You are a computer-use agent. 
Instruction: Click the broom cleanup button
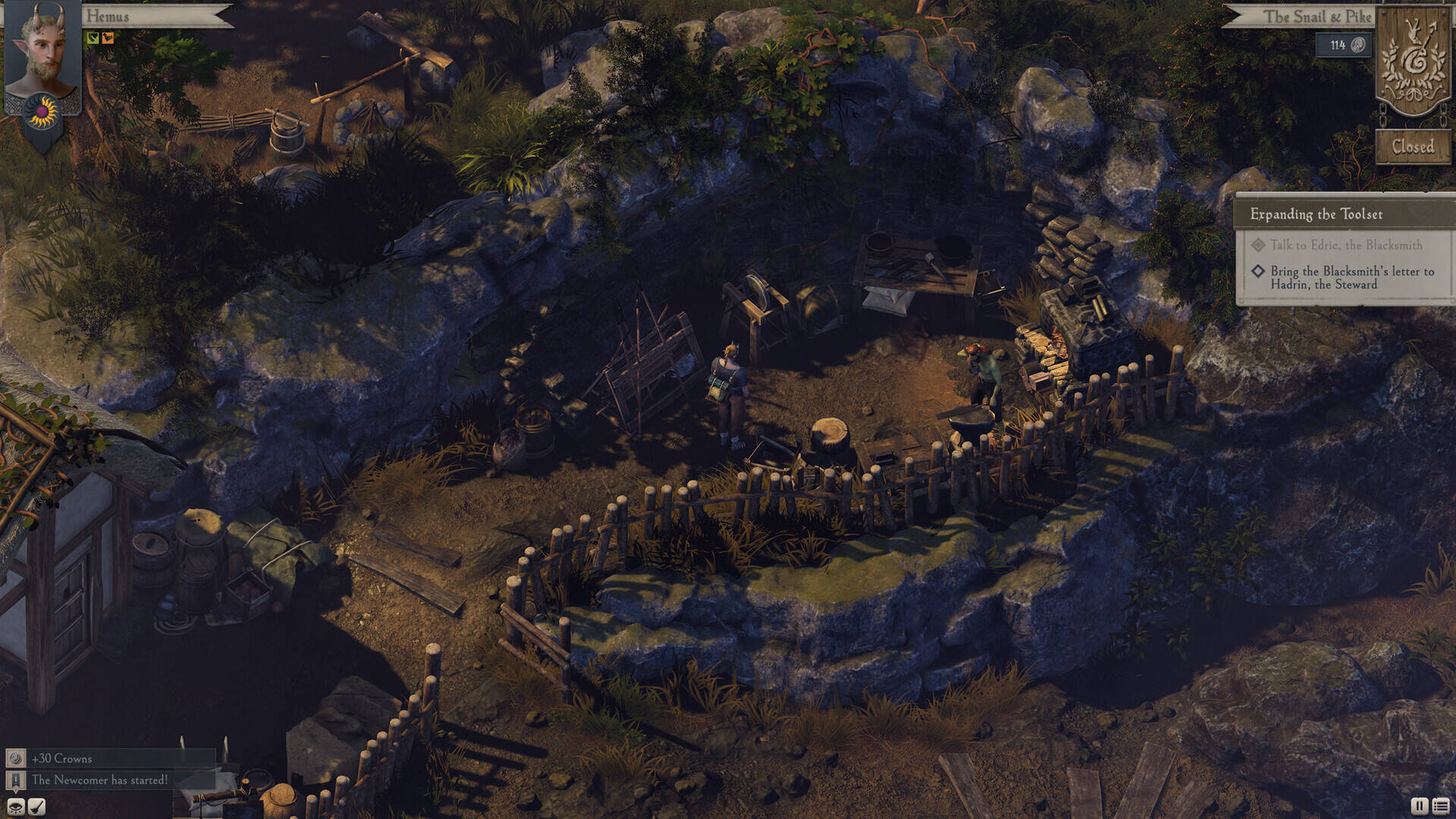pos(36,806)
